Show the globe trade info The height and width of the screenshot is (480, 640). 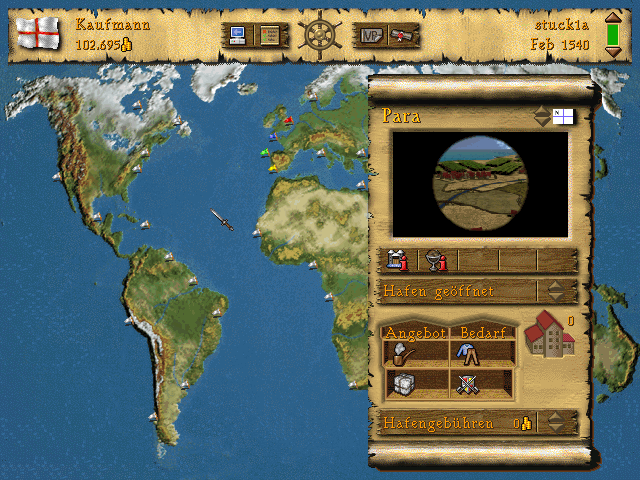point(435,261)
